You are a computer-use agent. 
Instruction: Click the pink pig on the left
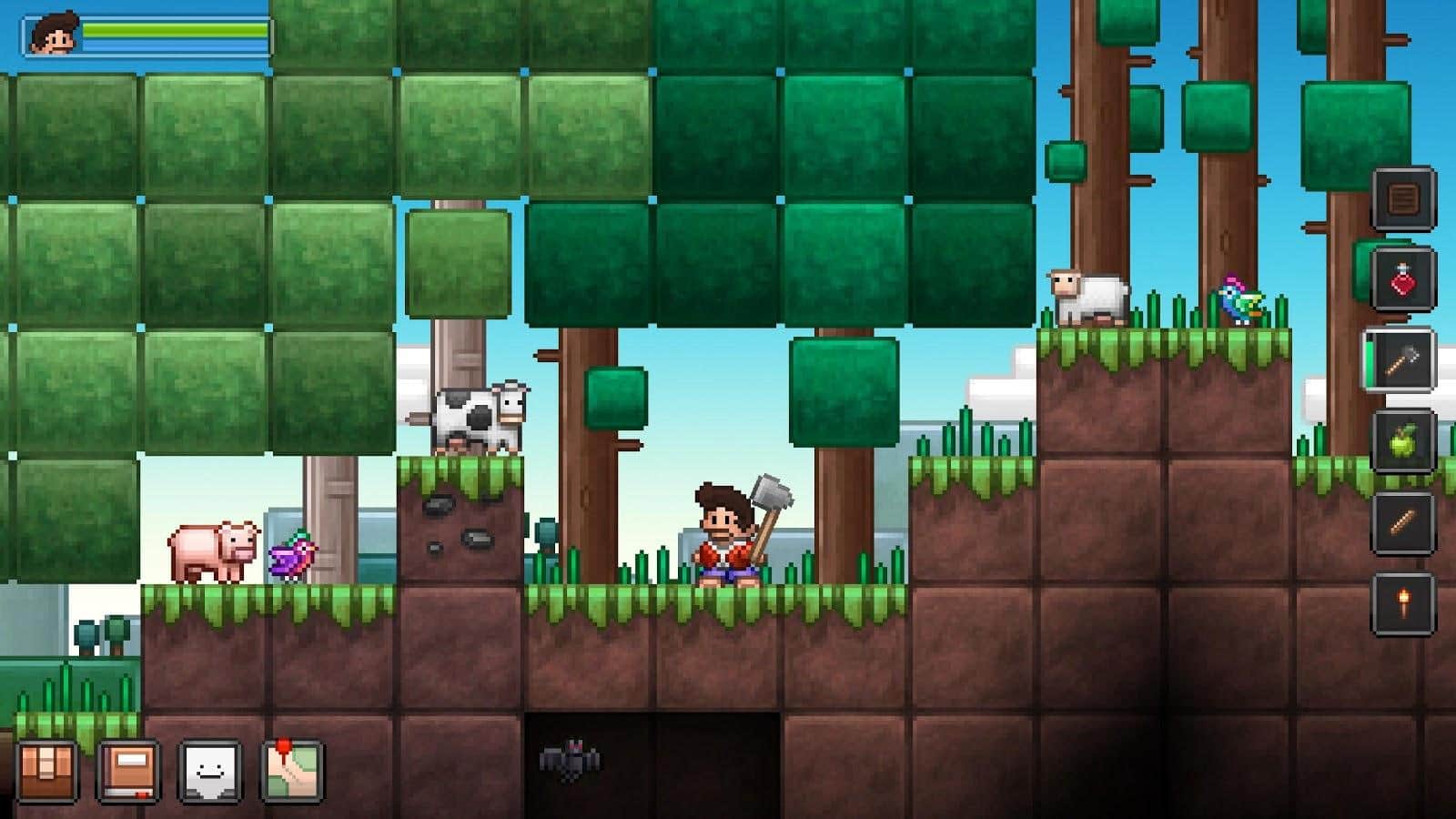[x=214, y=551]
